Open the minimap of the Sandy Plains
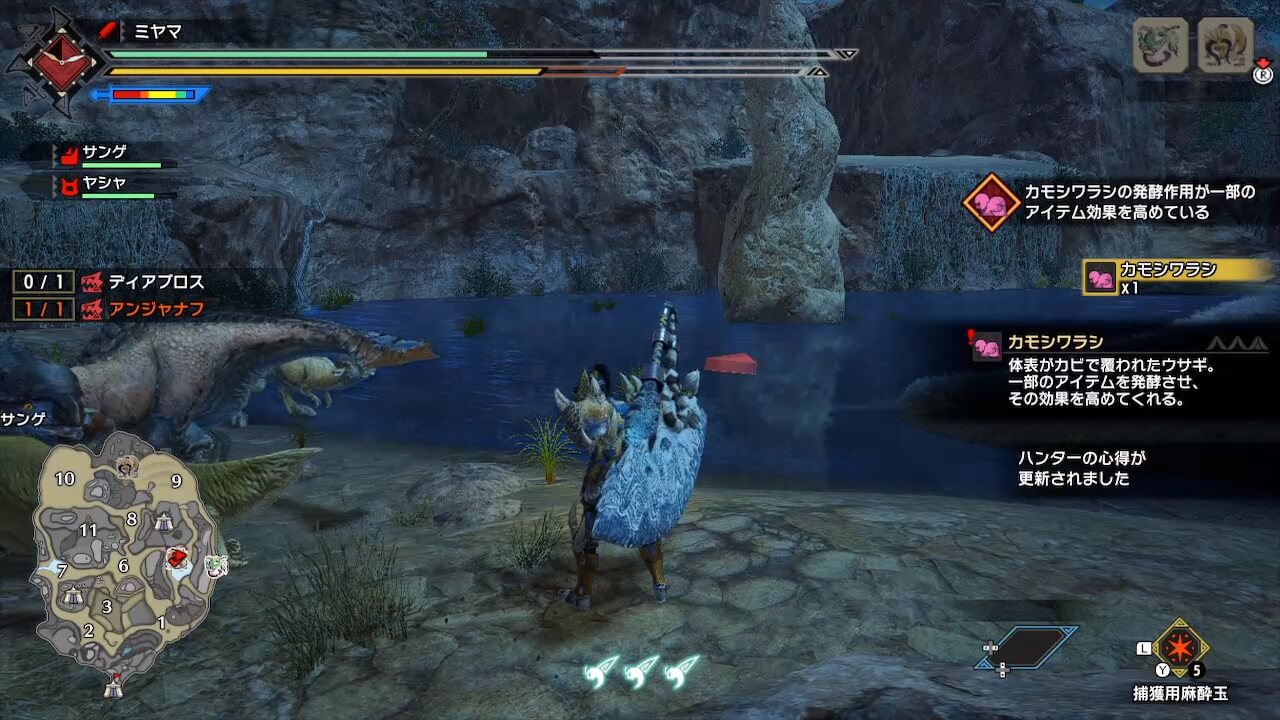 [x=124, y=555]
